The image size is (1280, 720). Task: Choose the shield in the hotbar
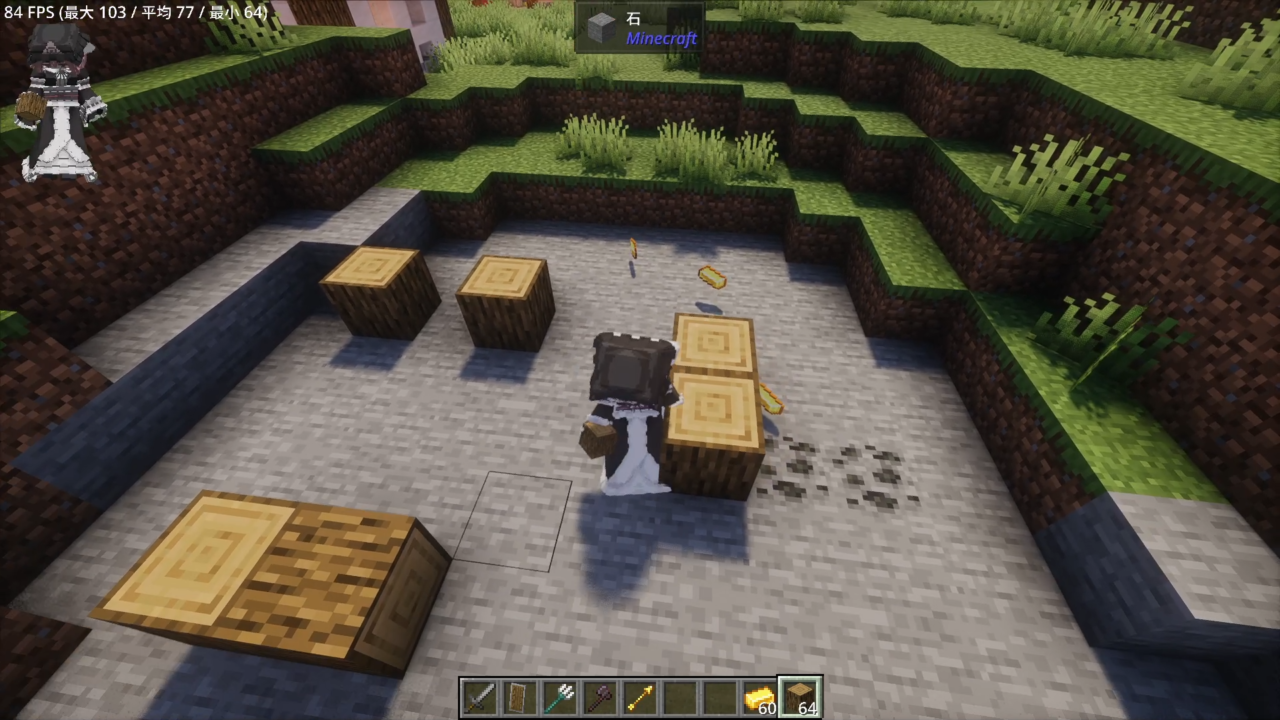tap(519, 697)
